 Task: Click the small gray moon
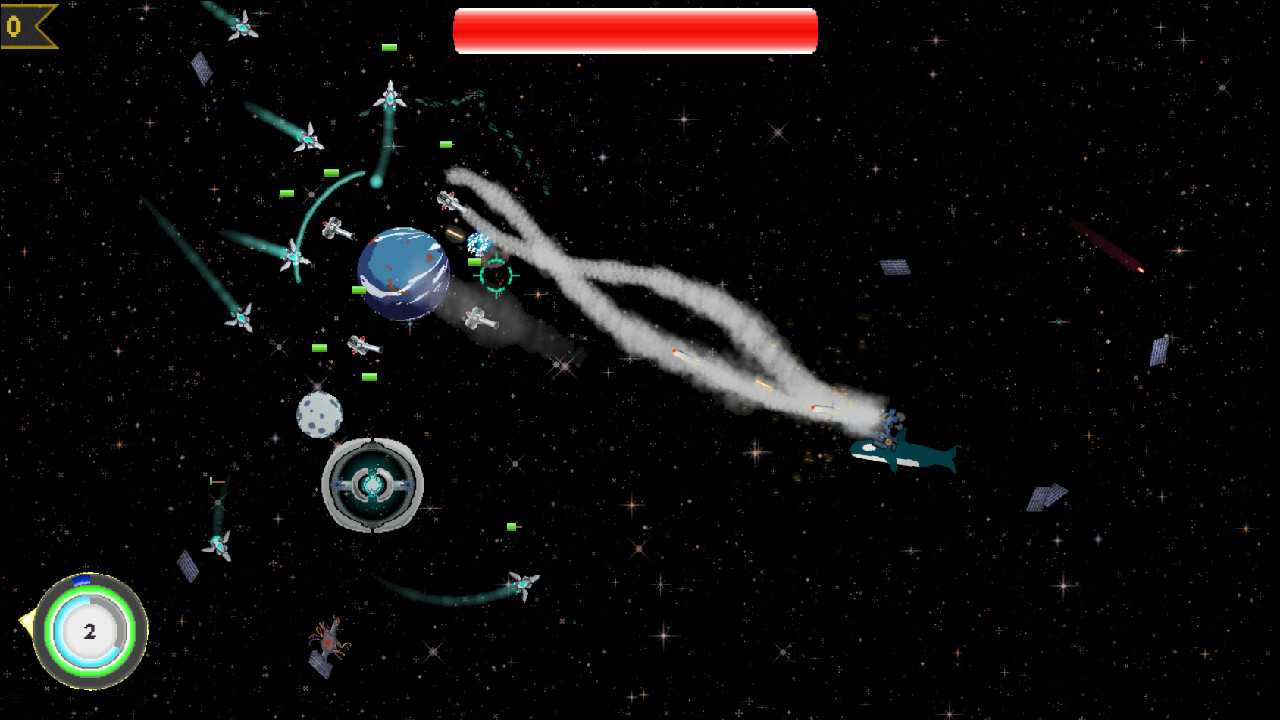click(x=318, y=414)
